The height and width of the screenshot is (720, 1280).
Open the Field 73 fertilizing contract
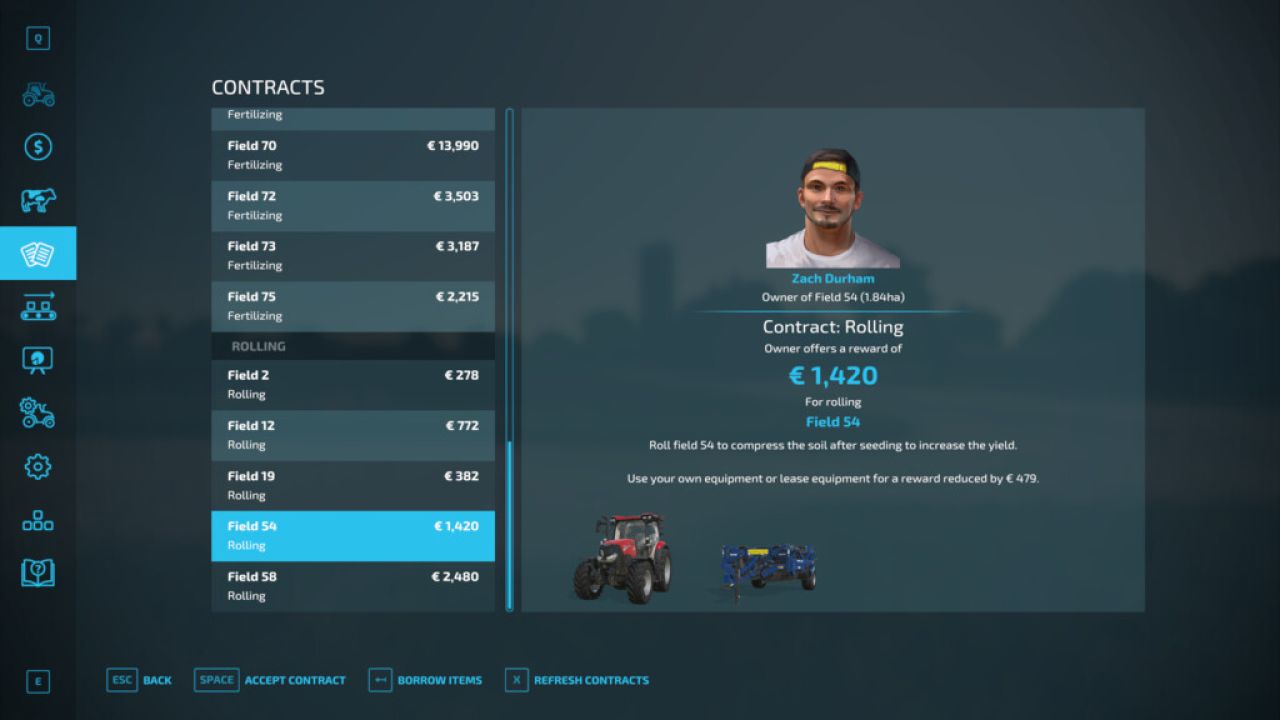352,255
